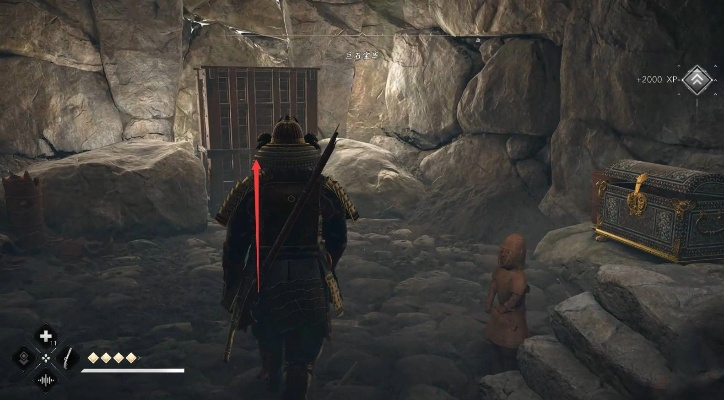Click the XP level-up chevron badge
Viewport: 724px width, 400px height.
[x=696, y=78]
